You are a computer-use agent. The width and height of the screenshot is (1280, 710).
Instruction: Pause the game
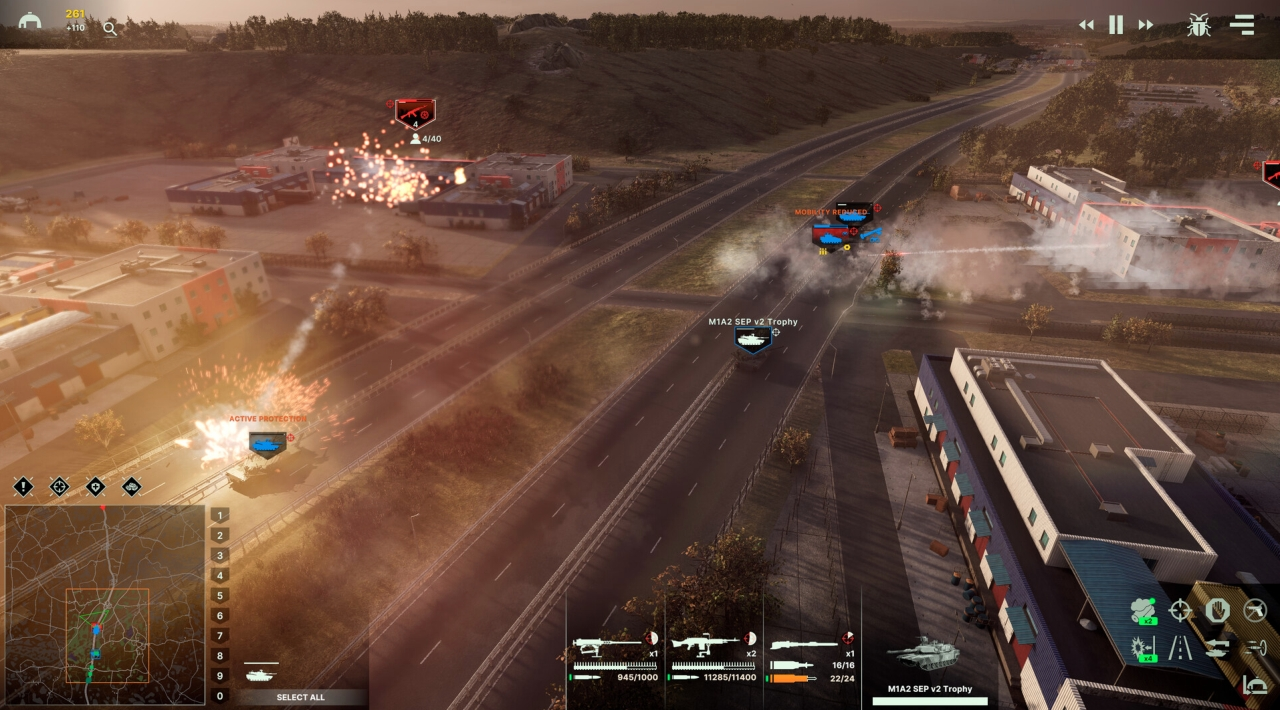pos(1116,25)
